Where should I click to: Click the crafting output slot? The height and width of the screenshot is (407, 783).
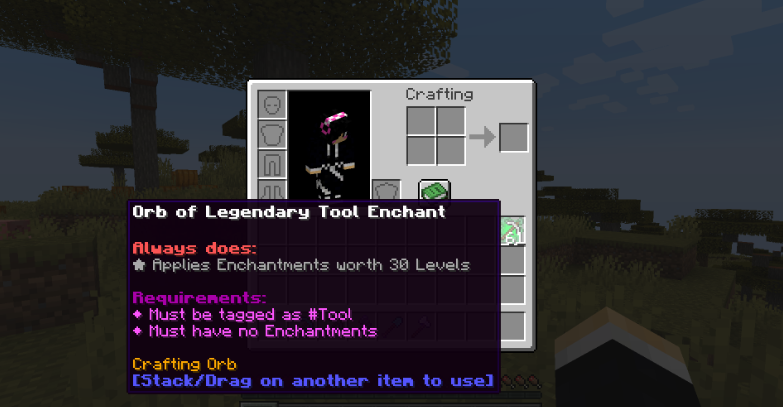[x=513, y=137]
